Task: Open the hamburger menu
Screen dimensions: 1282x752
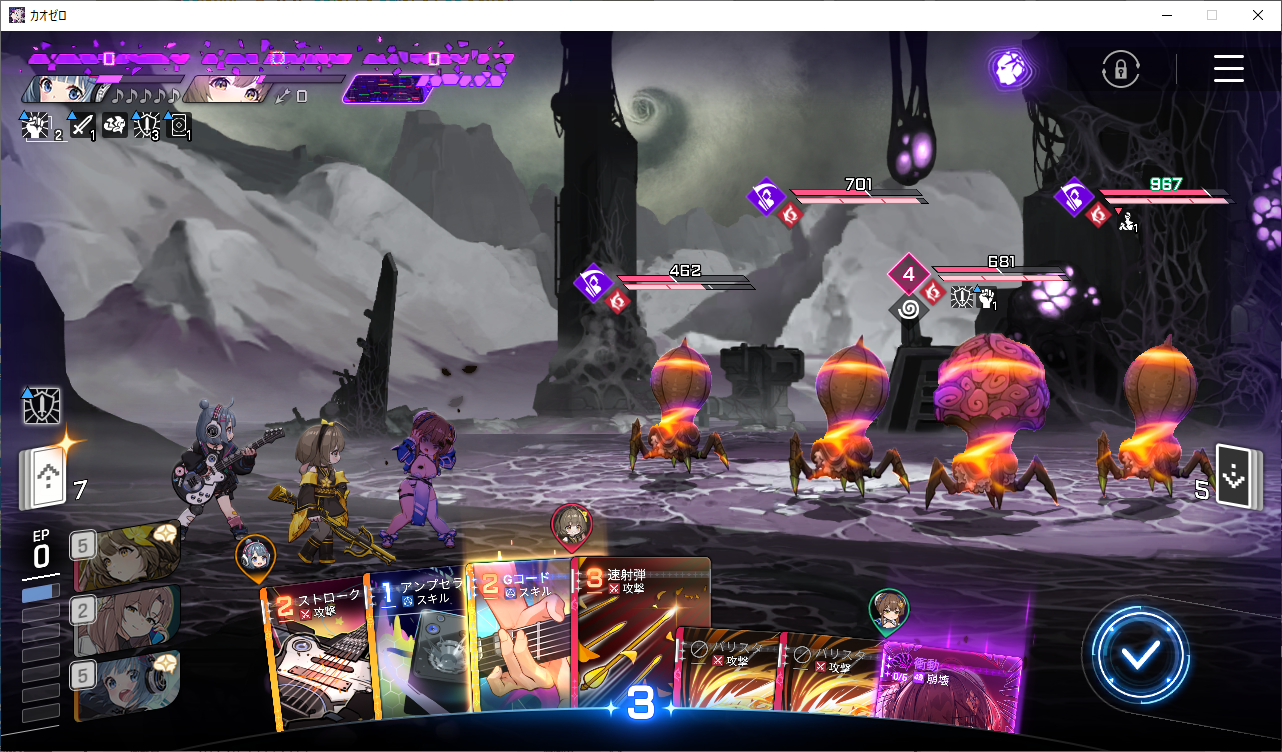Action: point(1228,68)
